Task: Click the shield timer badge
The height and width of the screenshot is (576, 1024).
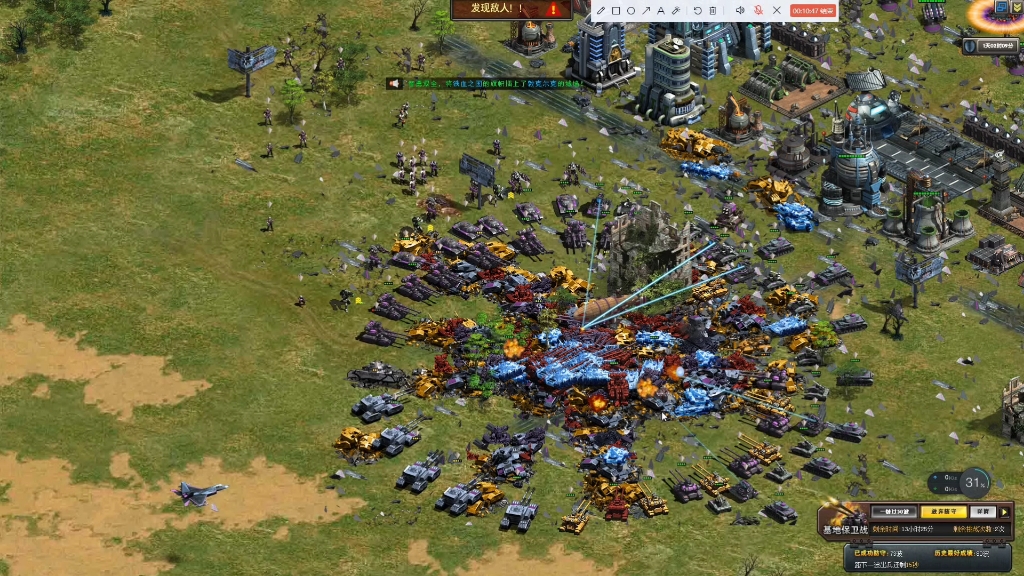Action: [991, 45]
